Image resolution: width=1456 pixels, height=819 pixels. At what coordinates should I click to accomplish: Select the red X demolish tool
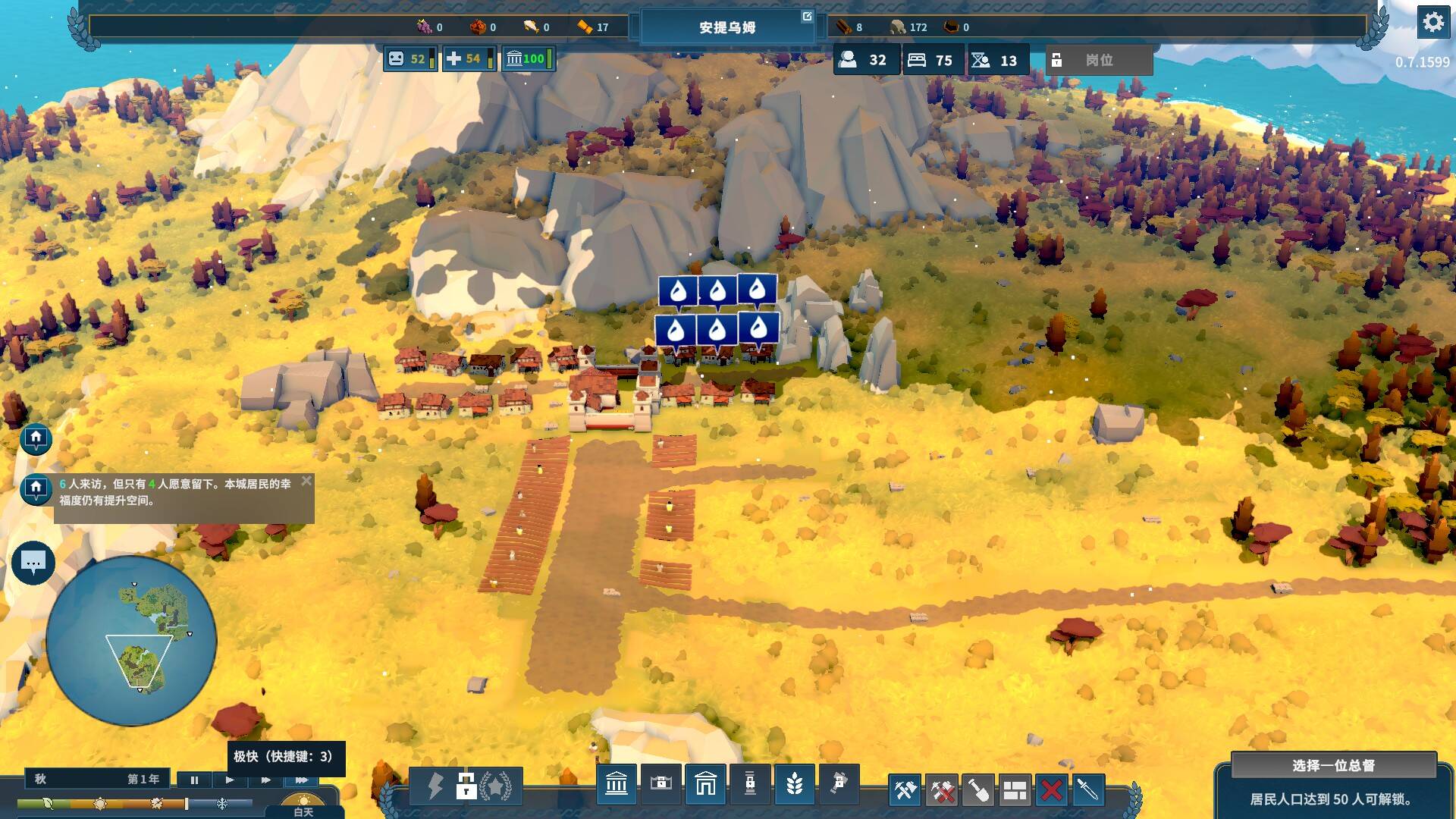tap(1051, 791)
